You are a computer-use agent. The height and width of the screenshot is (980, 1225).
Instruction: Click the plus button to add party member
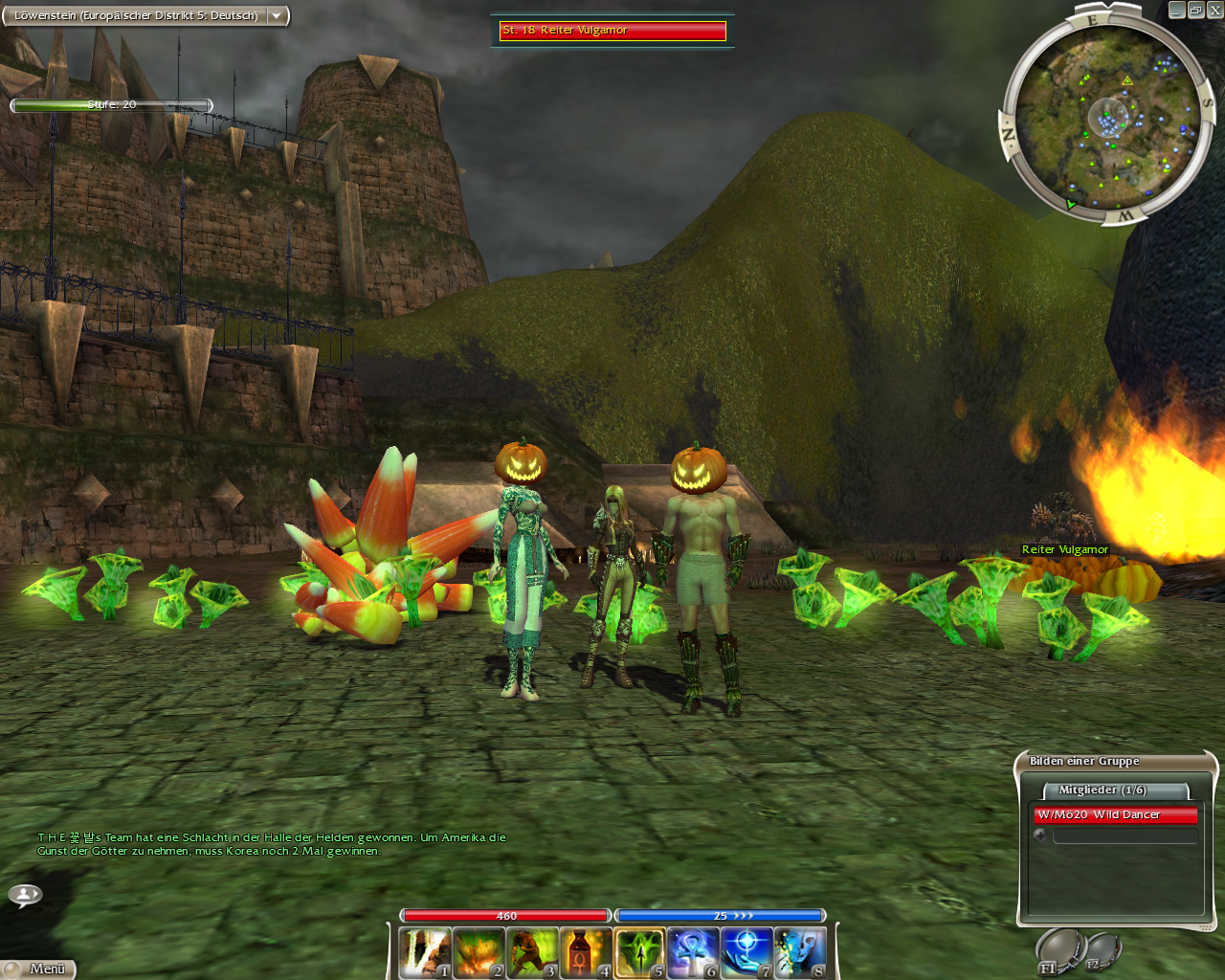click(x=1040, y=835)
